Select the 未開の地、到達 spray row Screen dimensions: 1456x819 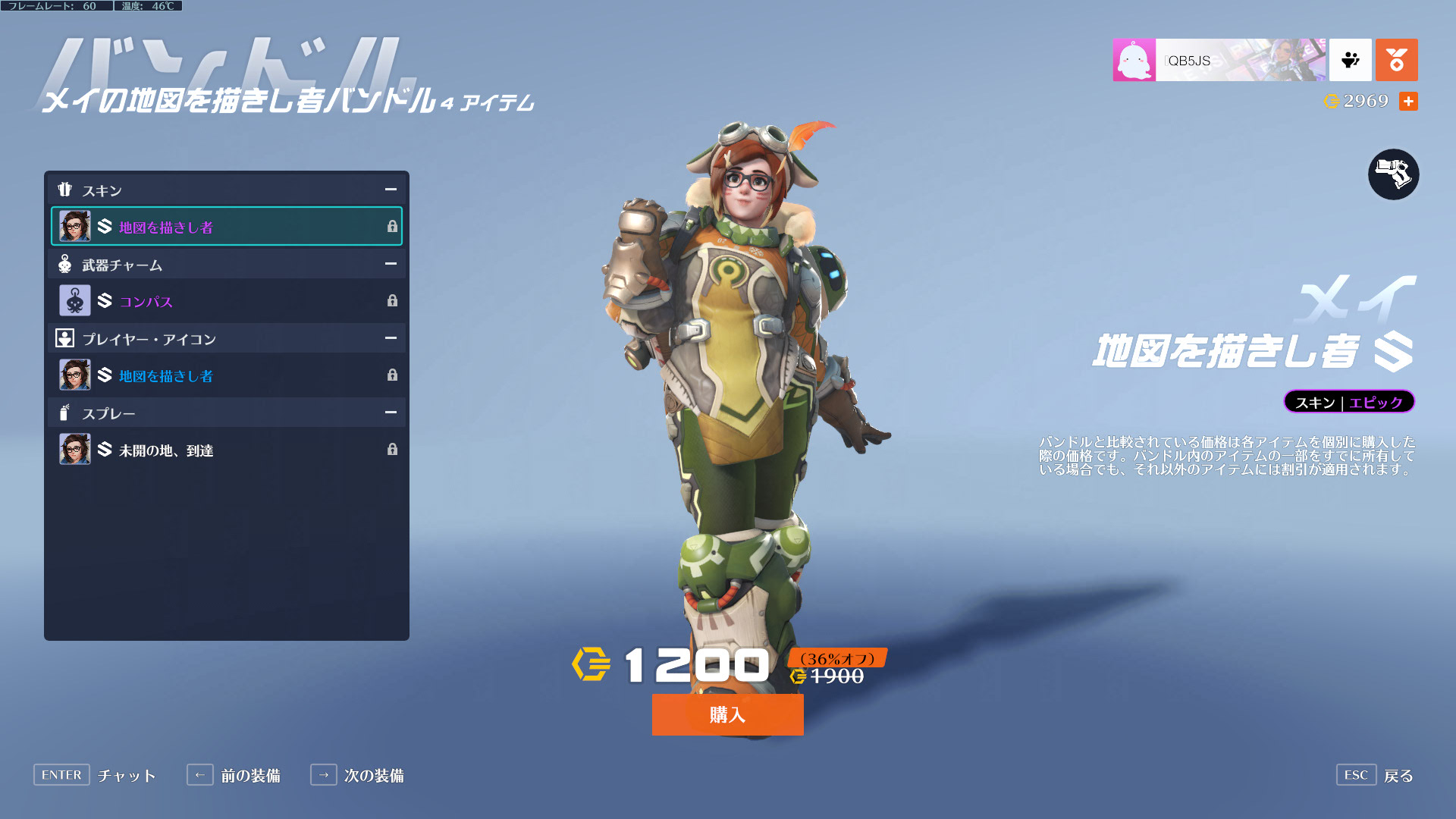point(226,450)
